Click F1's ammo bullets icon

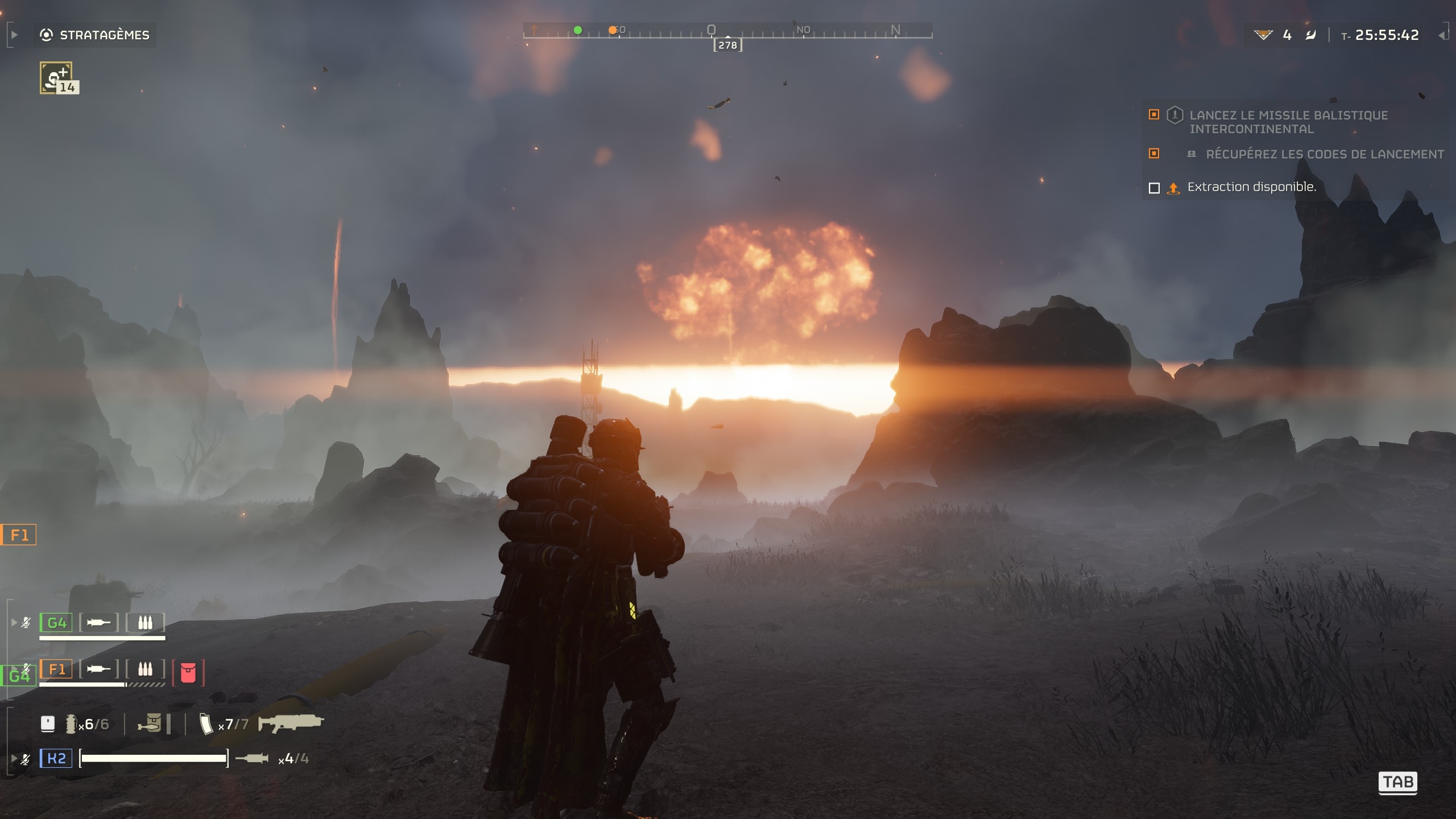pyautogui.click(x=145, y=669)
